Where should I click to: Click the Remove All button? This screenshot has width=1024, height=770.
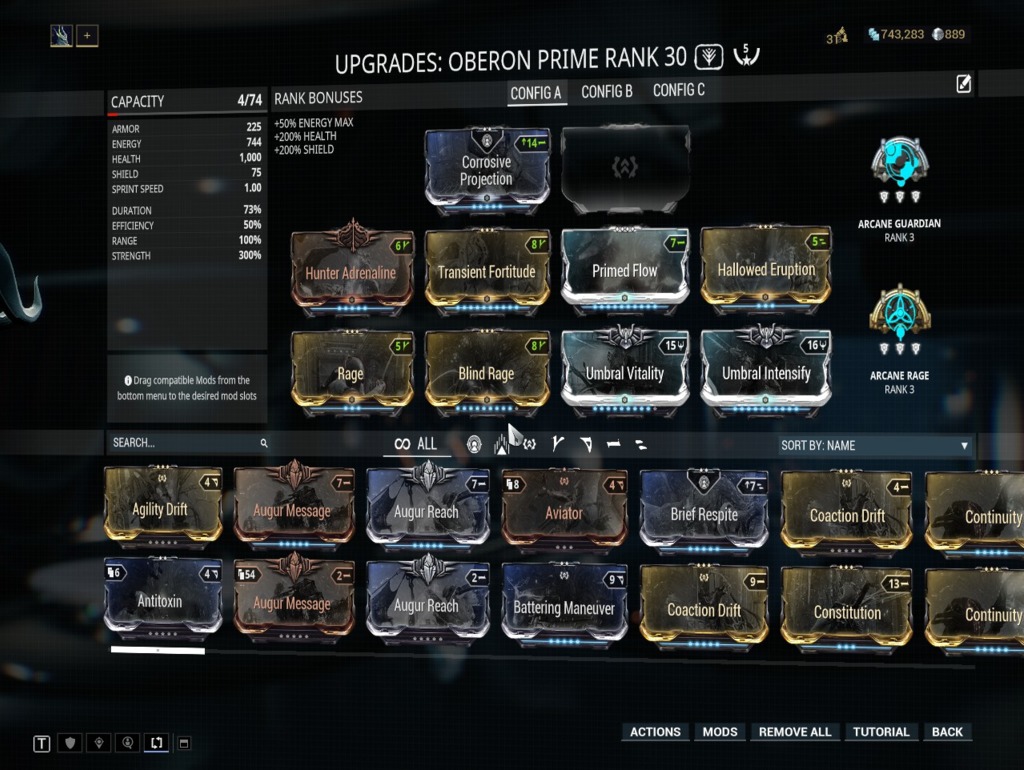click(795, 732)
